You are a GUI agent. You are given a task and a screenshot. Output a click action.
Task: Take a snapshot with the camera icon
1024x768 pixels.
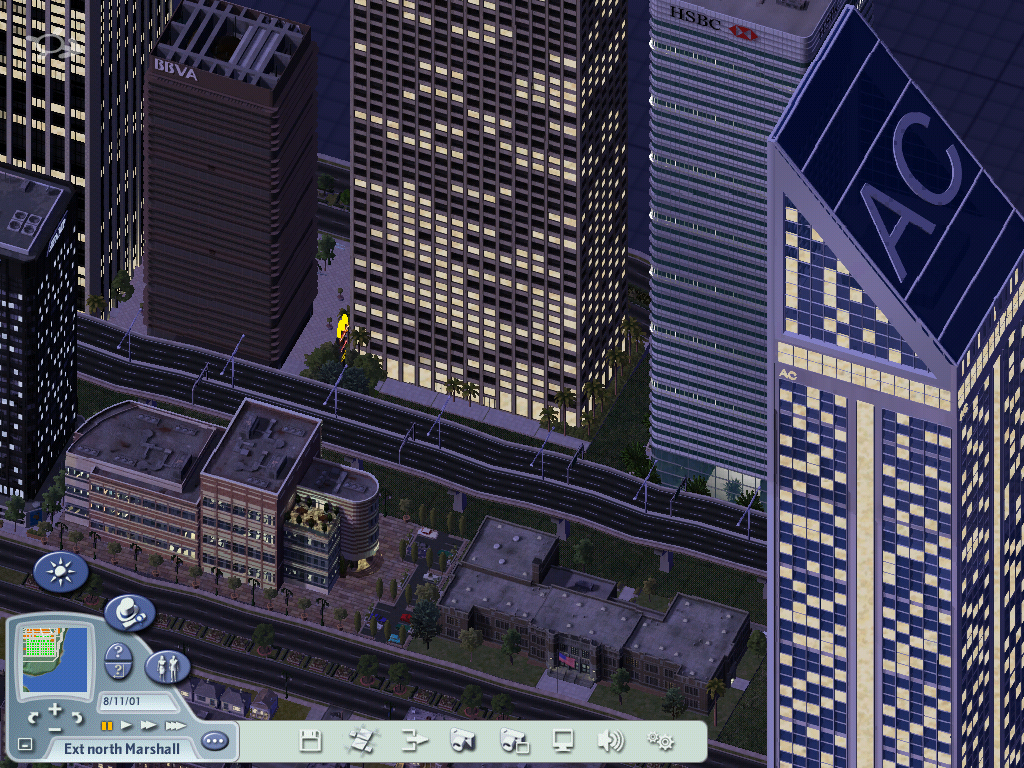(462, 741)
